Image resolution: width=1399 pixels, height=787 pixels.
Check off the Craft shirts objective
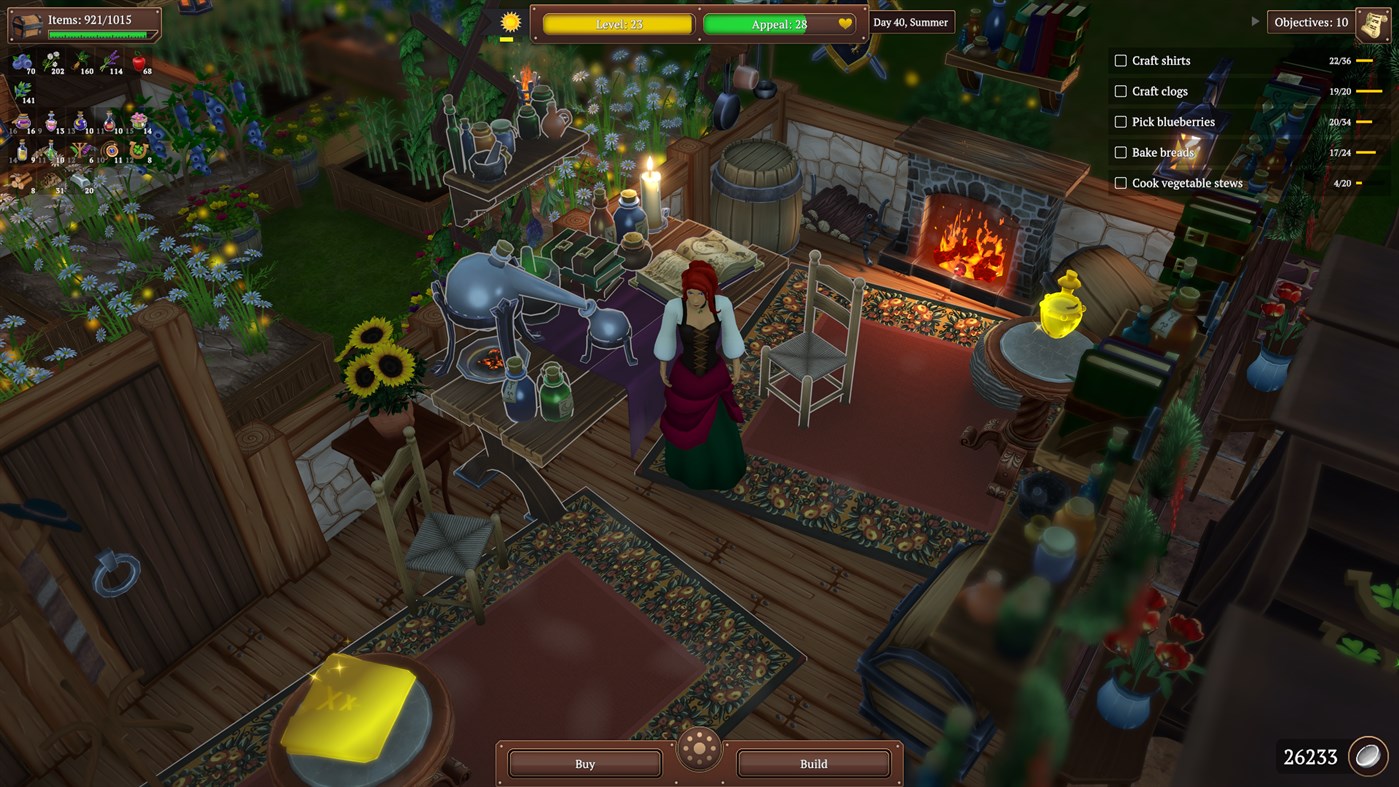tap(1120, 60)
